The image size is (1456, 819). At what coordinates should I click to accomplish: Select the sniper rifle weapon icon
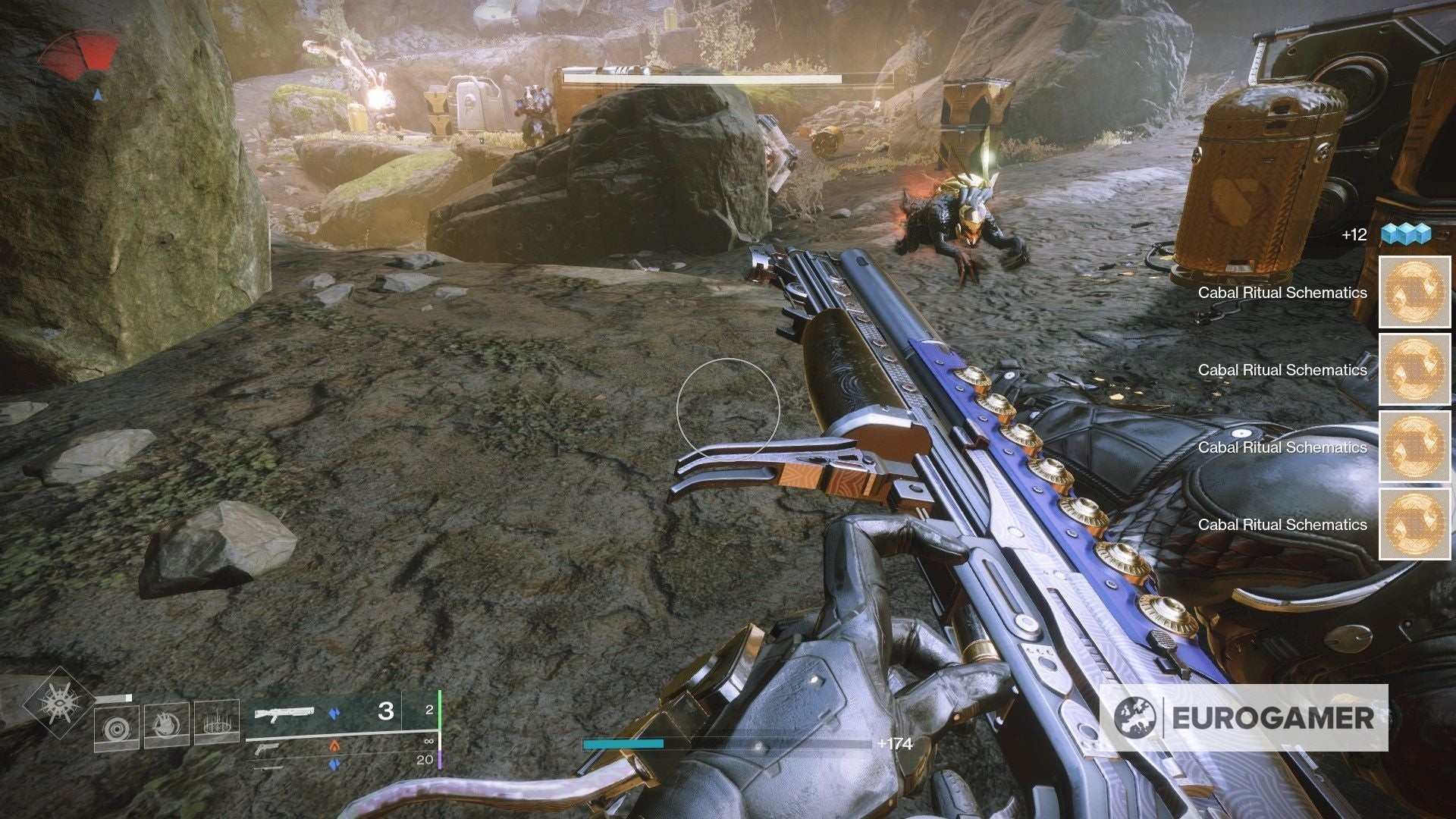pos(269,768)
